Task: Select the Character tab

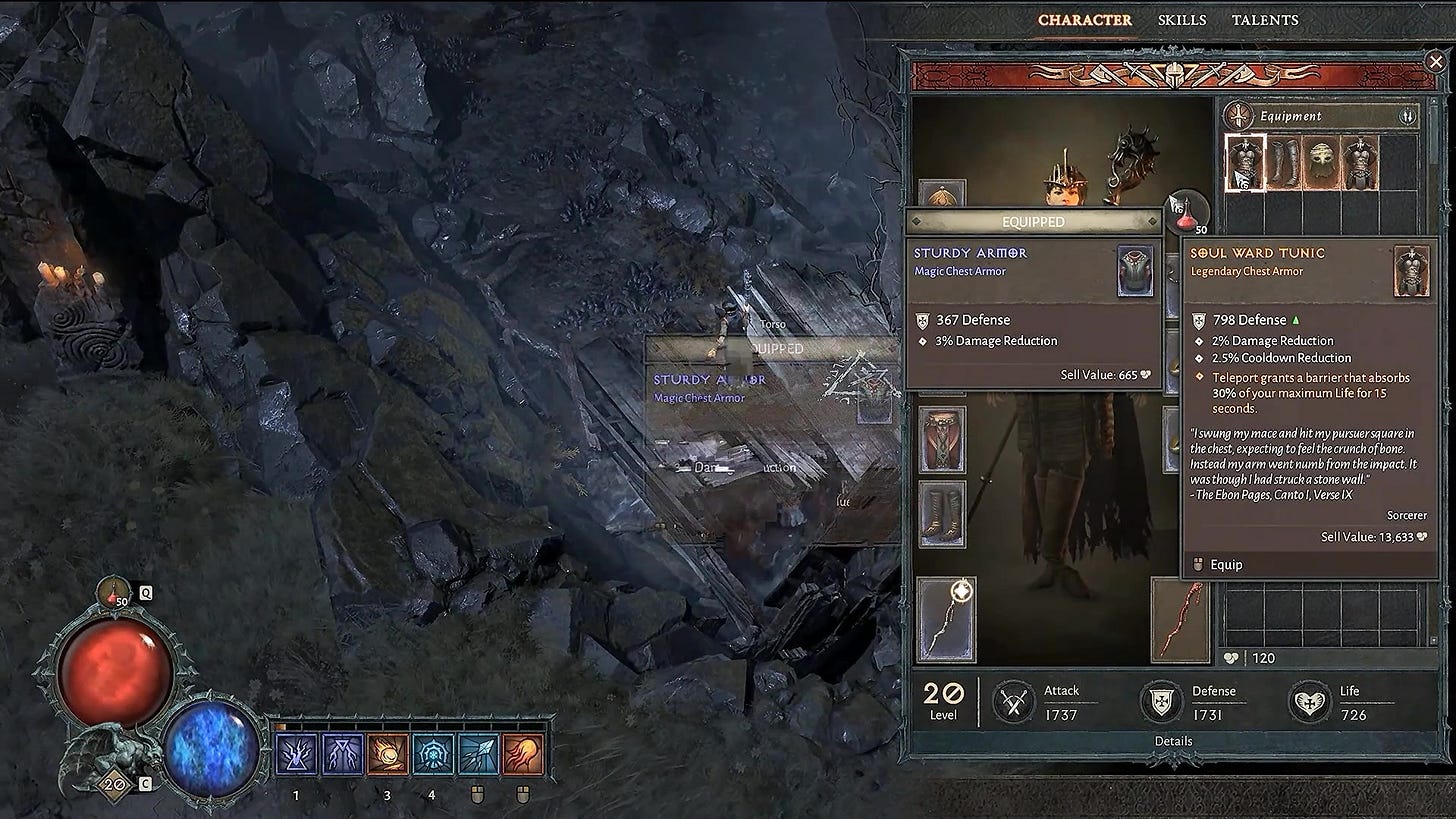Action: 1084,20
